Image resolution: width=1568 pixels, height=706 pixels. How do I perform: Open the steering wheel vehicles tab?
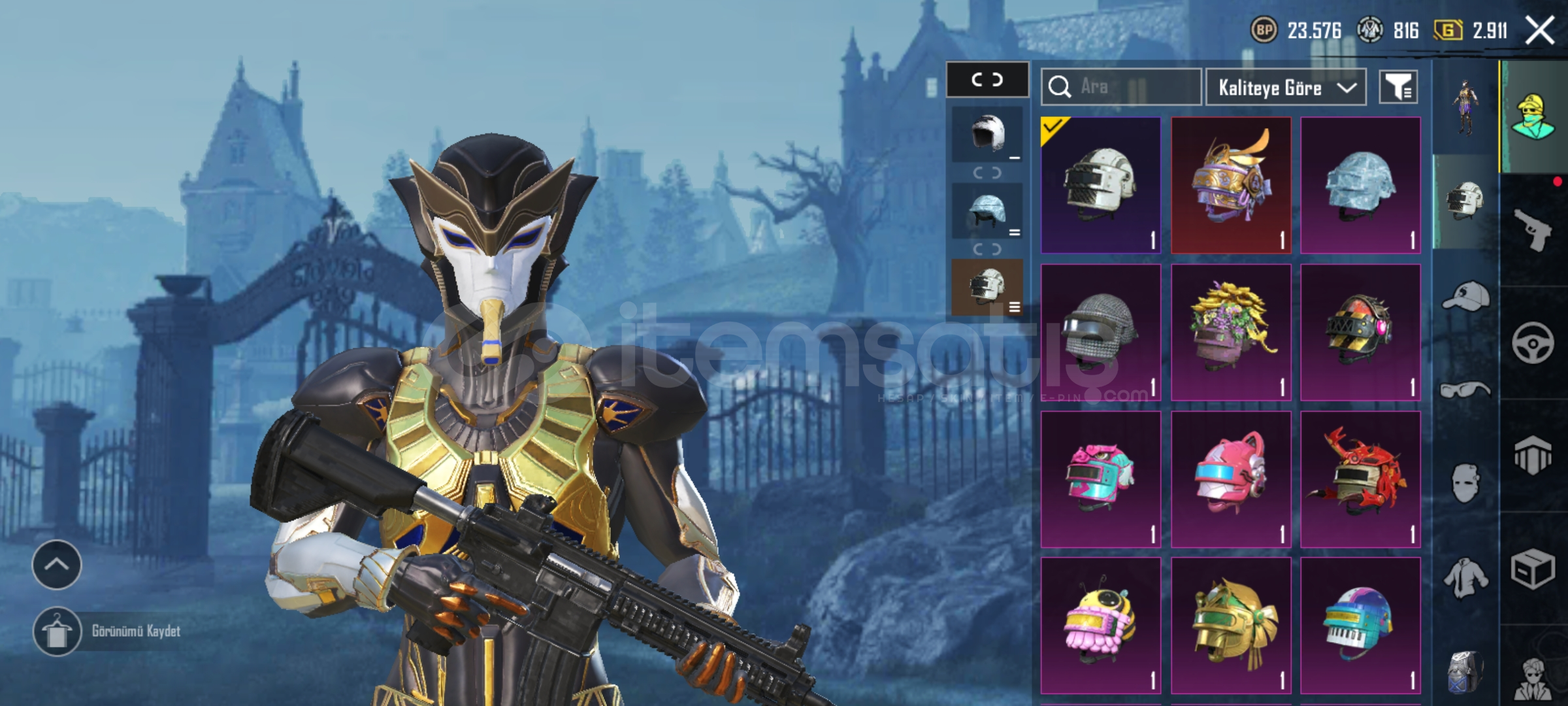click(x=1532, y=343)
